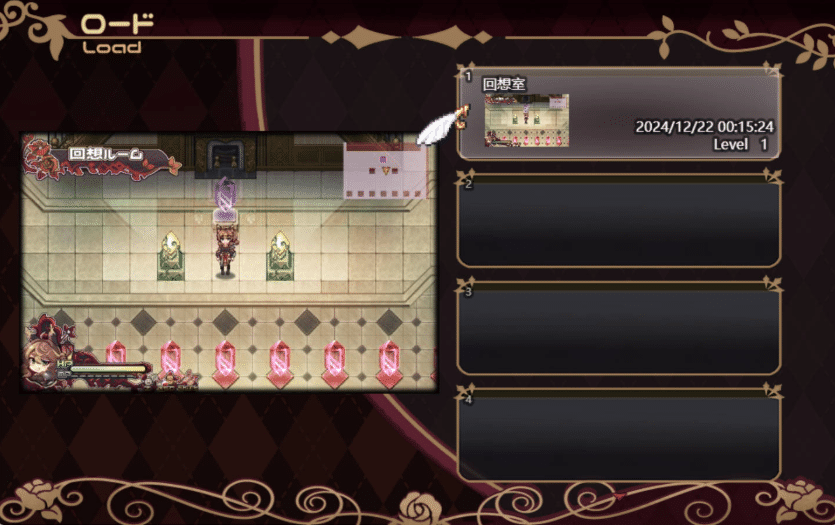The image size is (835, 525).
Task: Select empty save slot 2
Action: coord(618,221)
